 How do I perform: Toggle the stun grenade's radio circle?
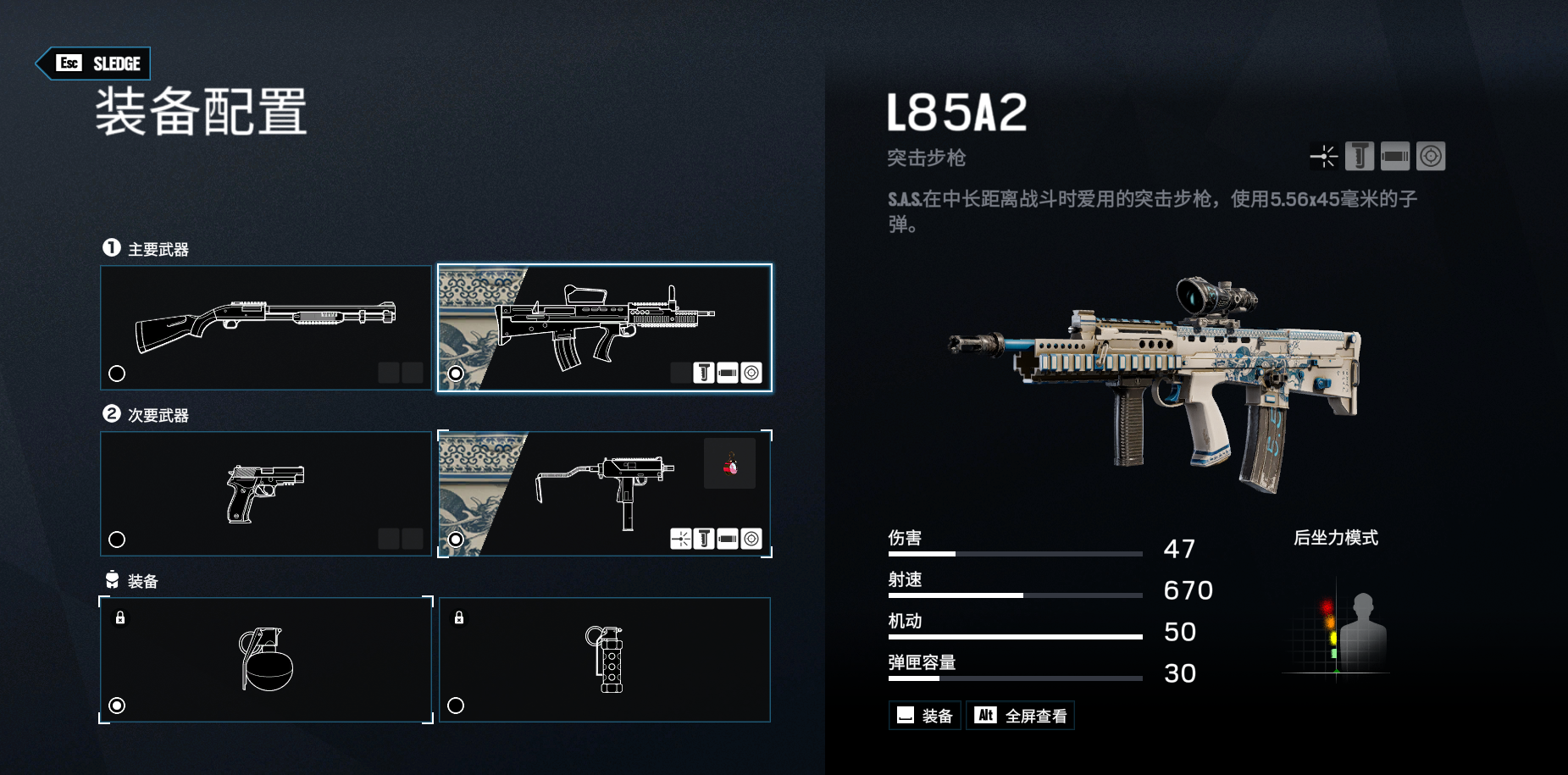coord(456,706)
